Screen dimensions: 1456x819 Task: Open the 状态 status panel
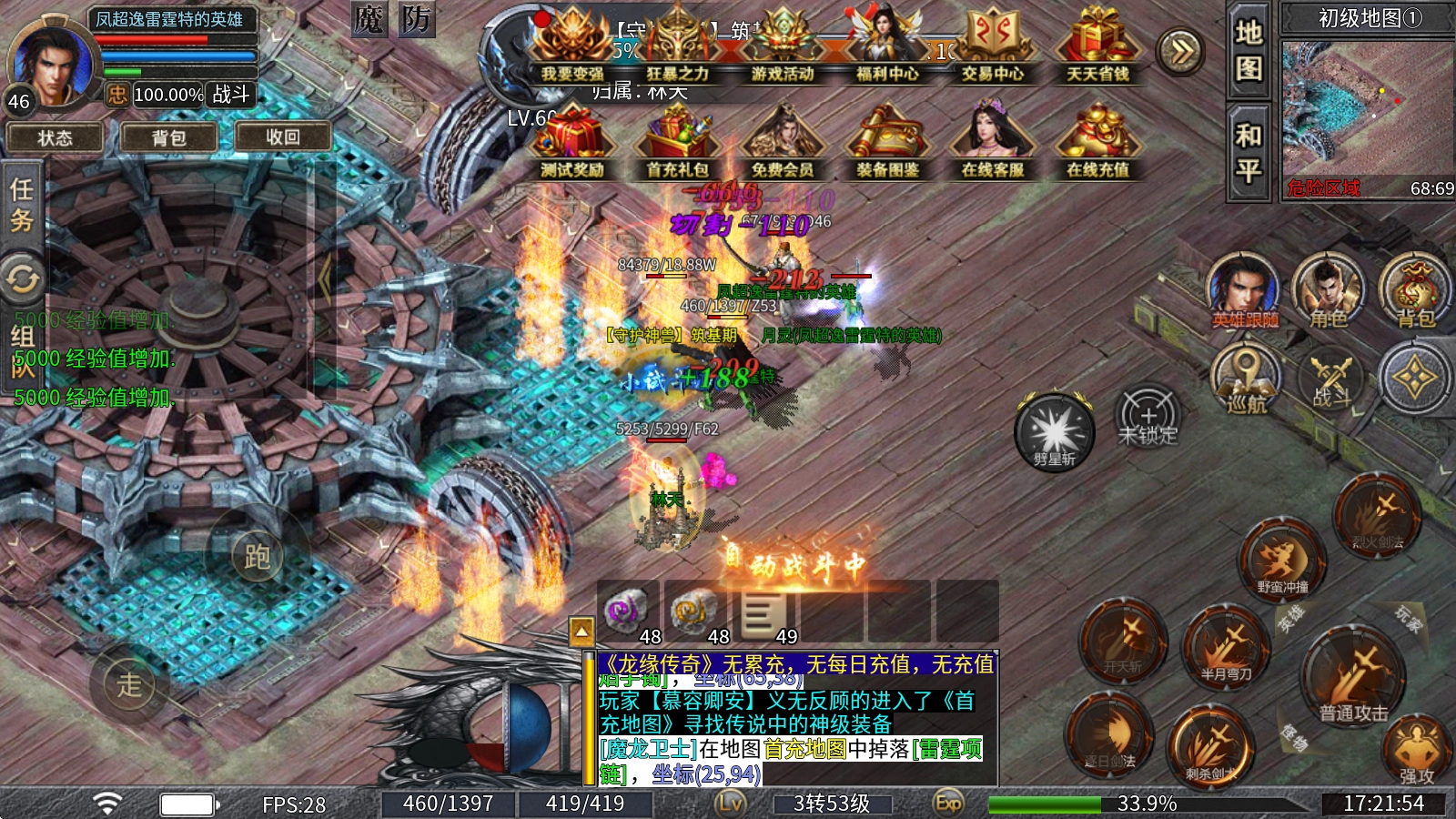55,137
